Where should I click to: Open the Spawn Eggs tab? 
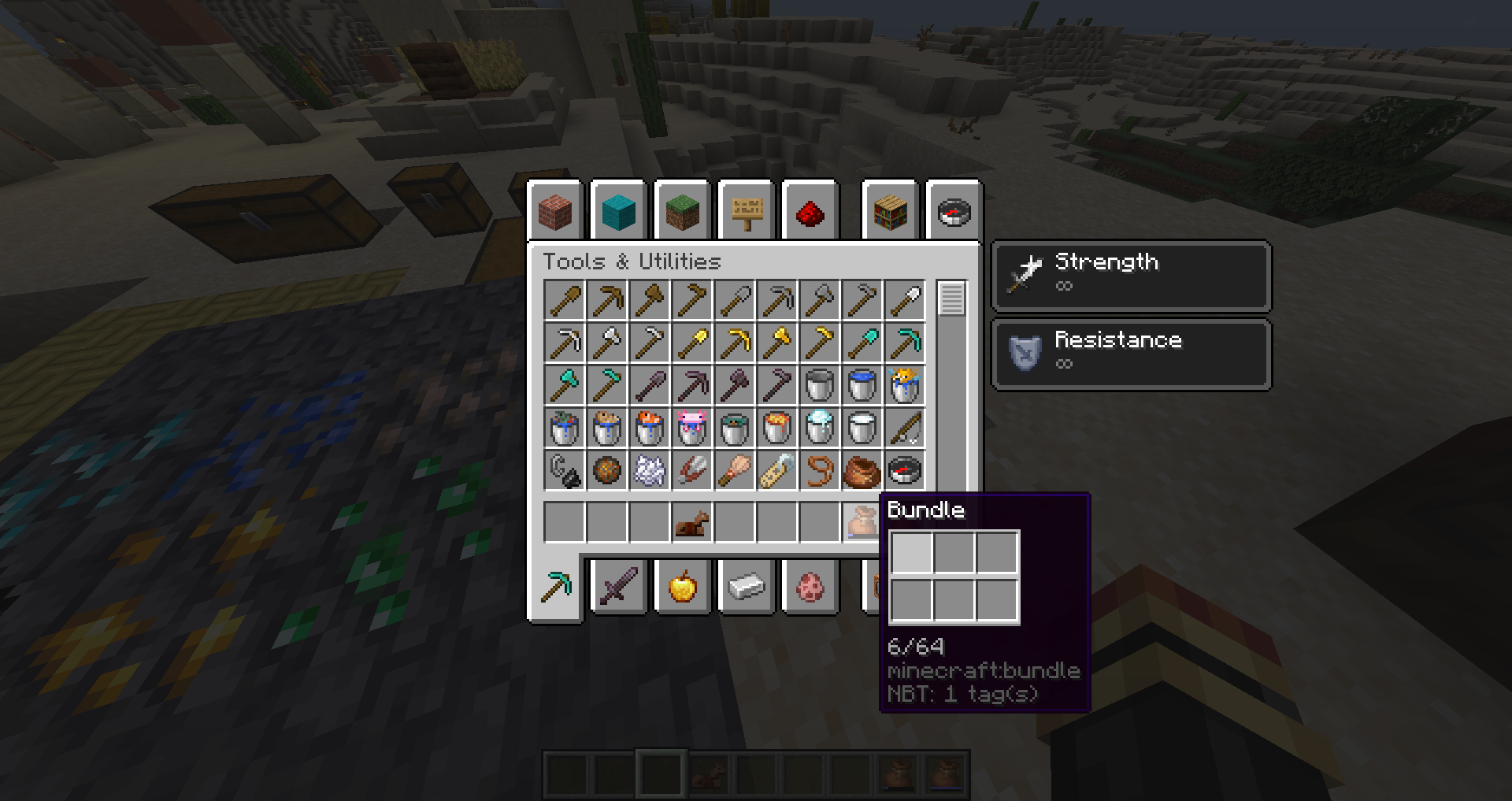(810, 587)
